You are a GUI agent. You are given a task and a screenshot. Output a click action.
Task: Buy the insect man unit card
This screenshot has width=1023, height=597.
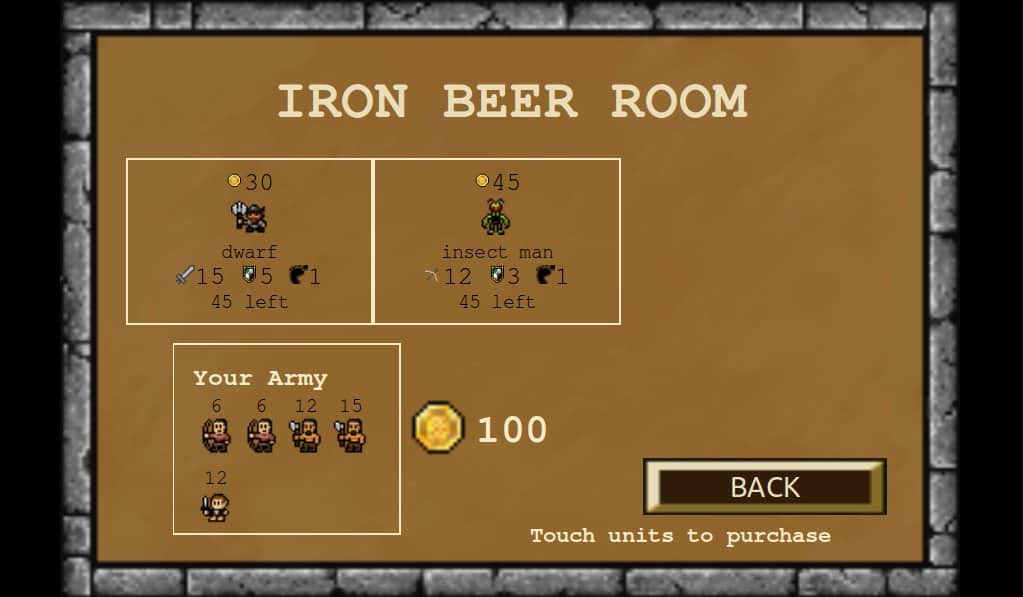[497, 241]
